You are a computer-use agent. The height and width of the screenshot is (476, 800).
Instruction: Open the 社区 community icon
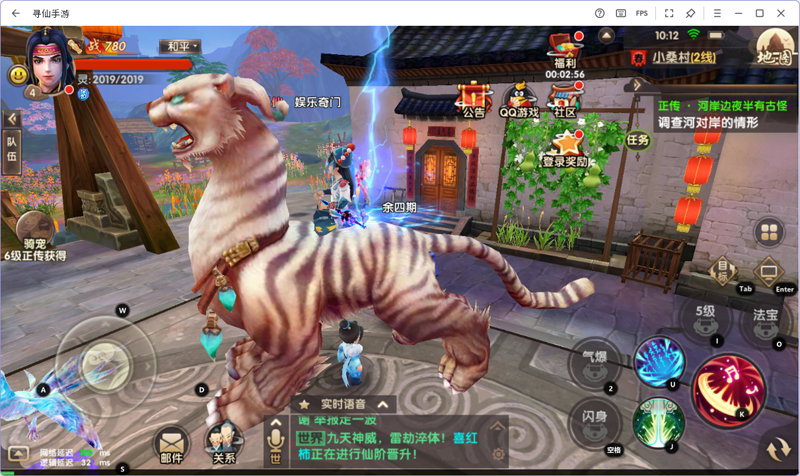(566, 98)
